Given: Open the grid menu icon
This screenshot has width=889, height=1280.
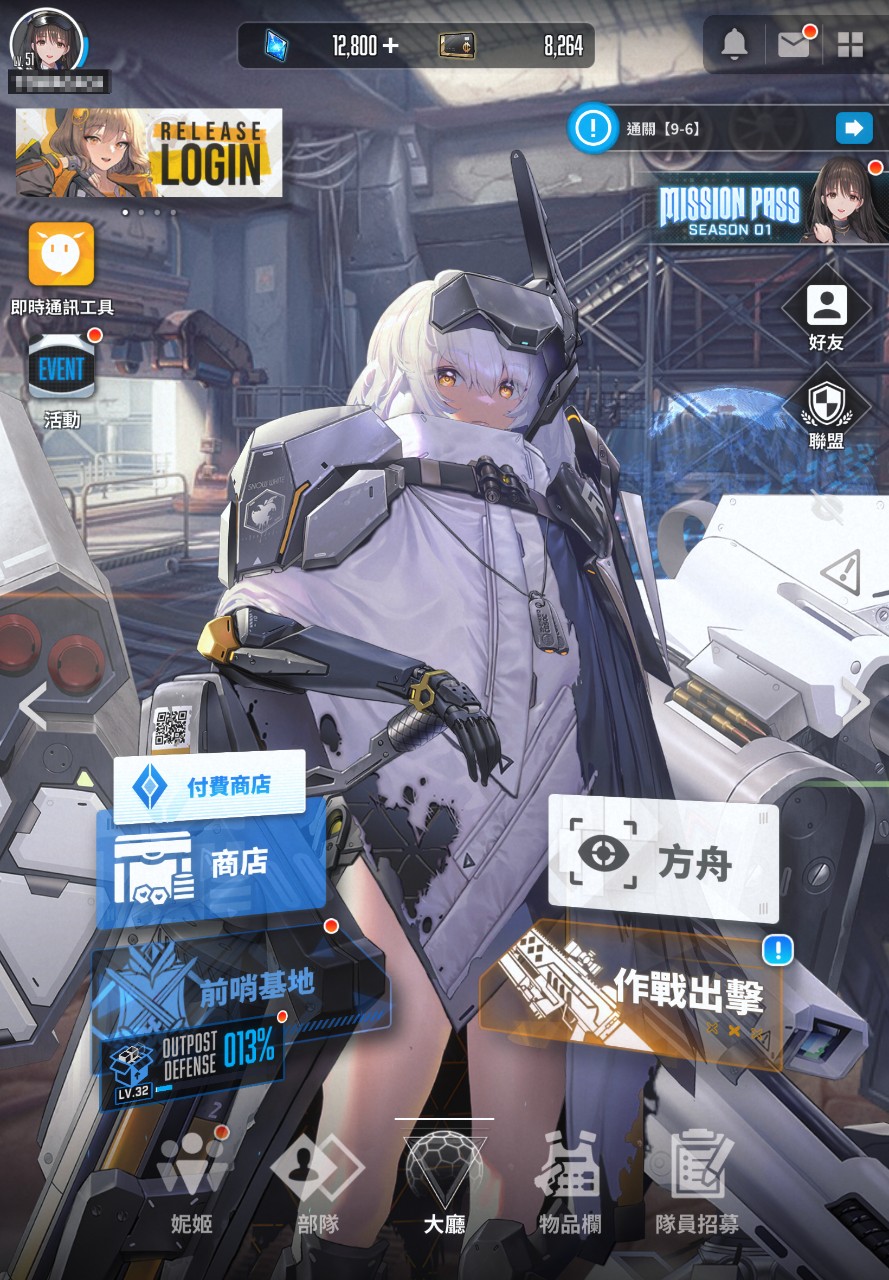Looking at the screenshot, I should pyautogui.click(x=850, y=44).
